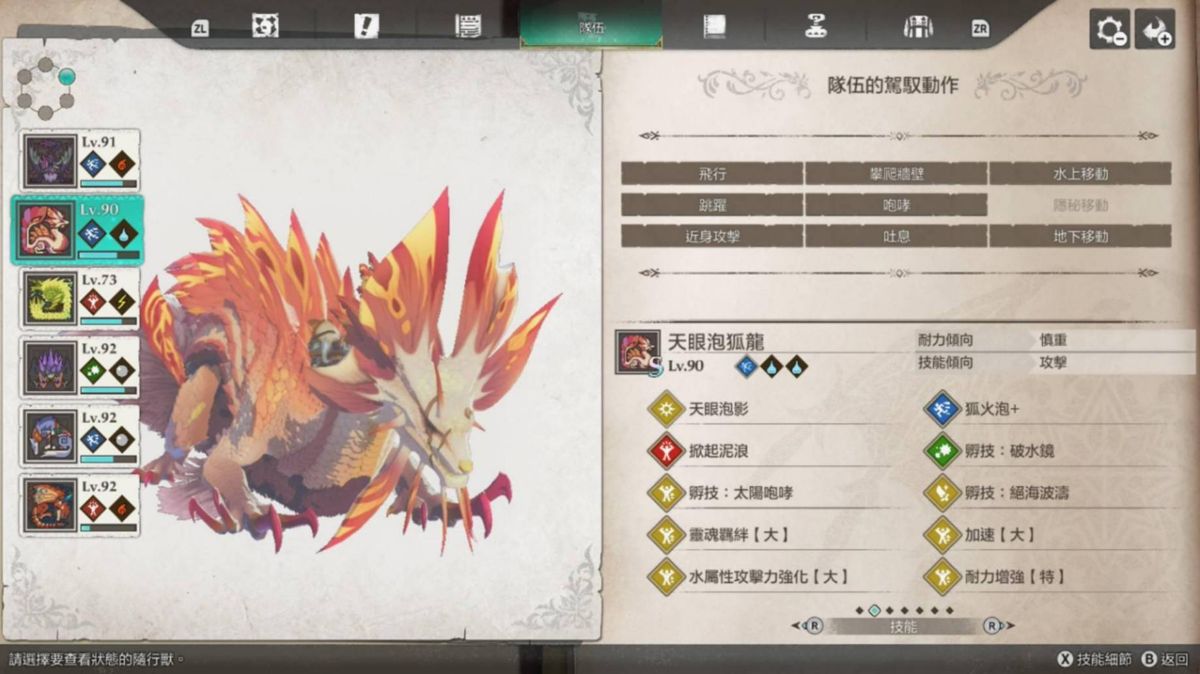The height and width of the screenshot is (674, 1200).
Task: Switch to the lined list tab
Action: click(468, 27)
